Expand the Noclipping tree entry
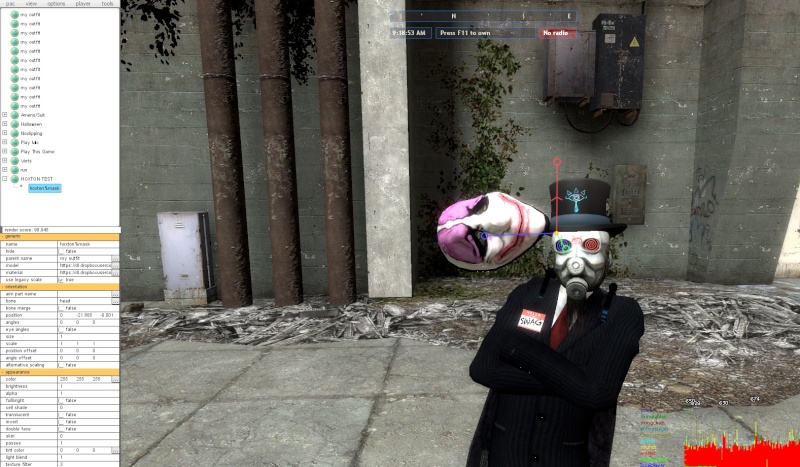This screenshot has width=800, height=467. 5,133
